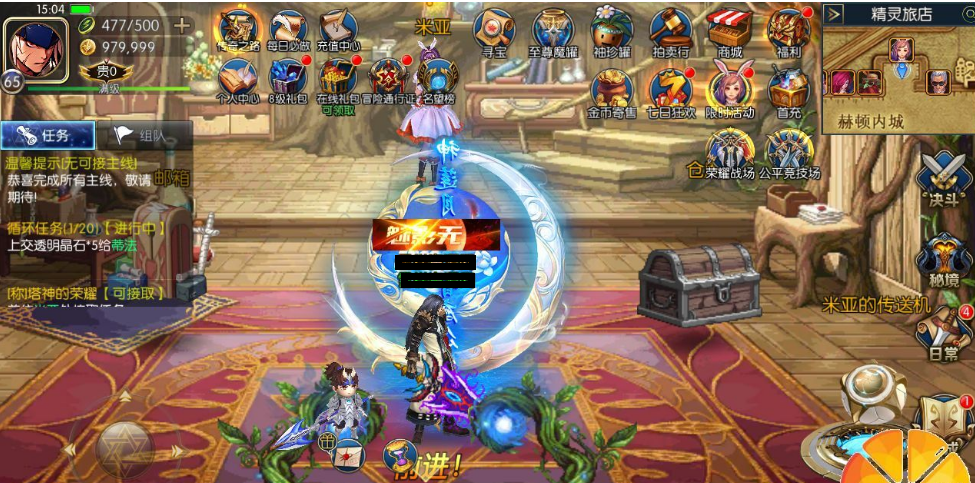Viewport: 975px width, 483px height.
Task: Open the 日常 daily scroll
Action: [944, 333]
